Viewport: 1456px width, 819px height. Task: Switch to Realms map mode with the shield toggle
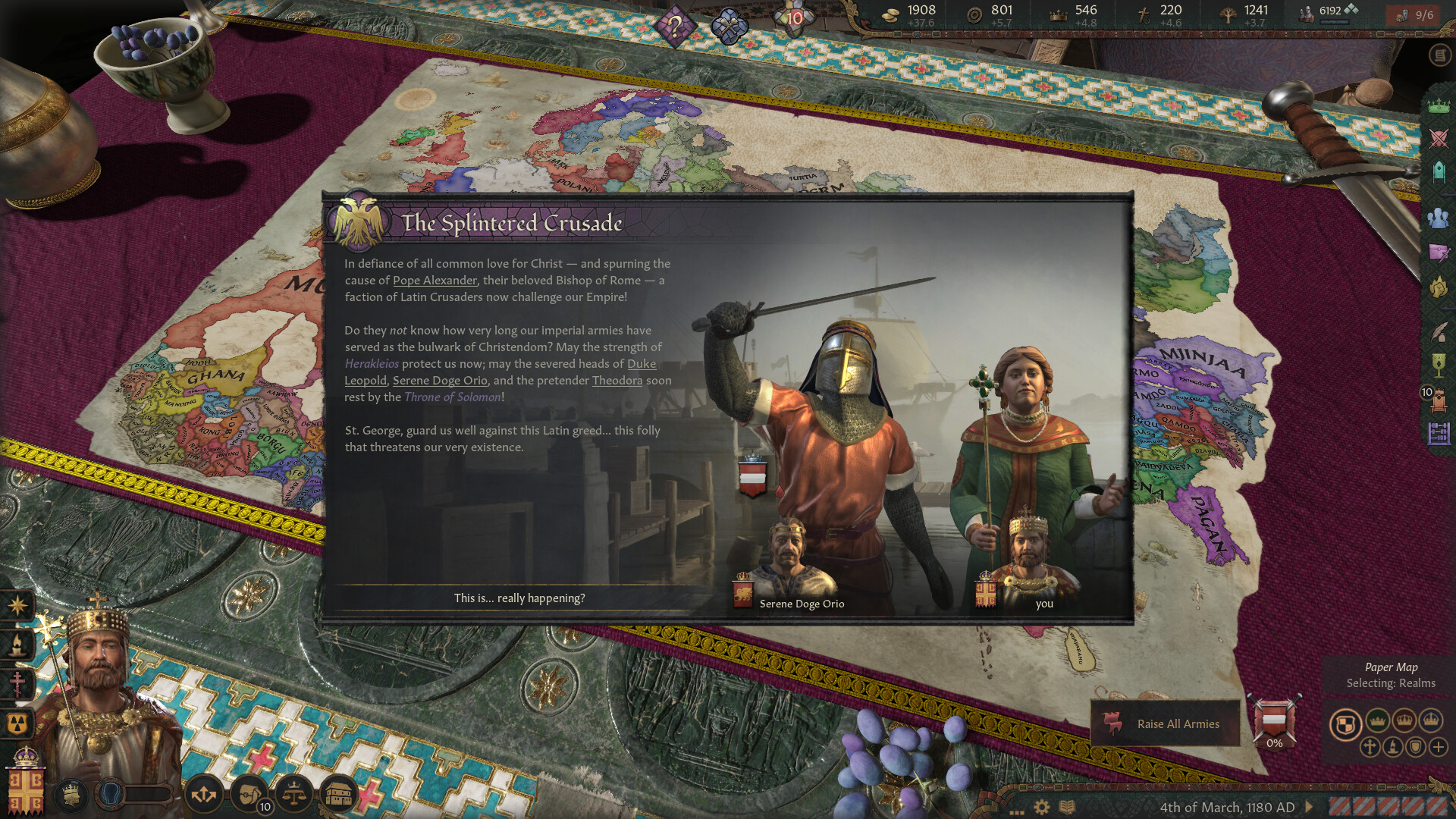pos(1347,722)
